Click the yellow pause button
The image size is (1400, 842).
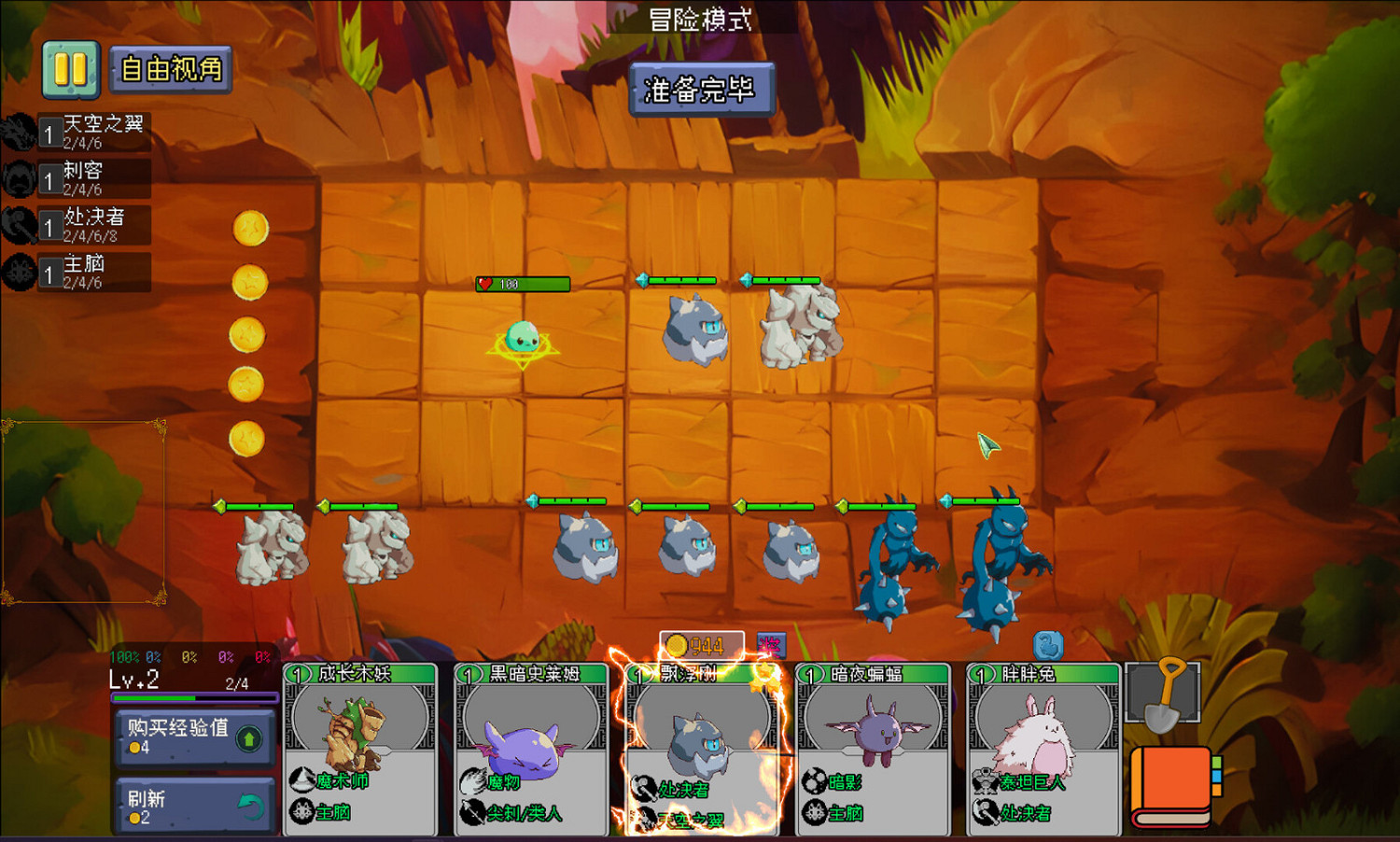71,68
